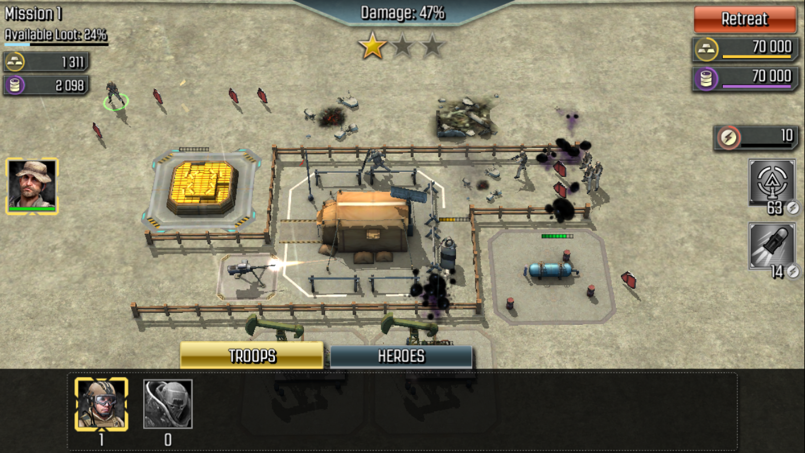Select the hero portrait
The width and height of the screenshot is (805, 453).
point(32,185)
